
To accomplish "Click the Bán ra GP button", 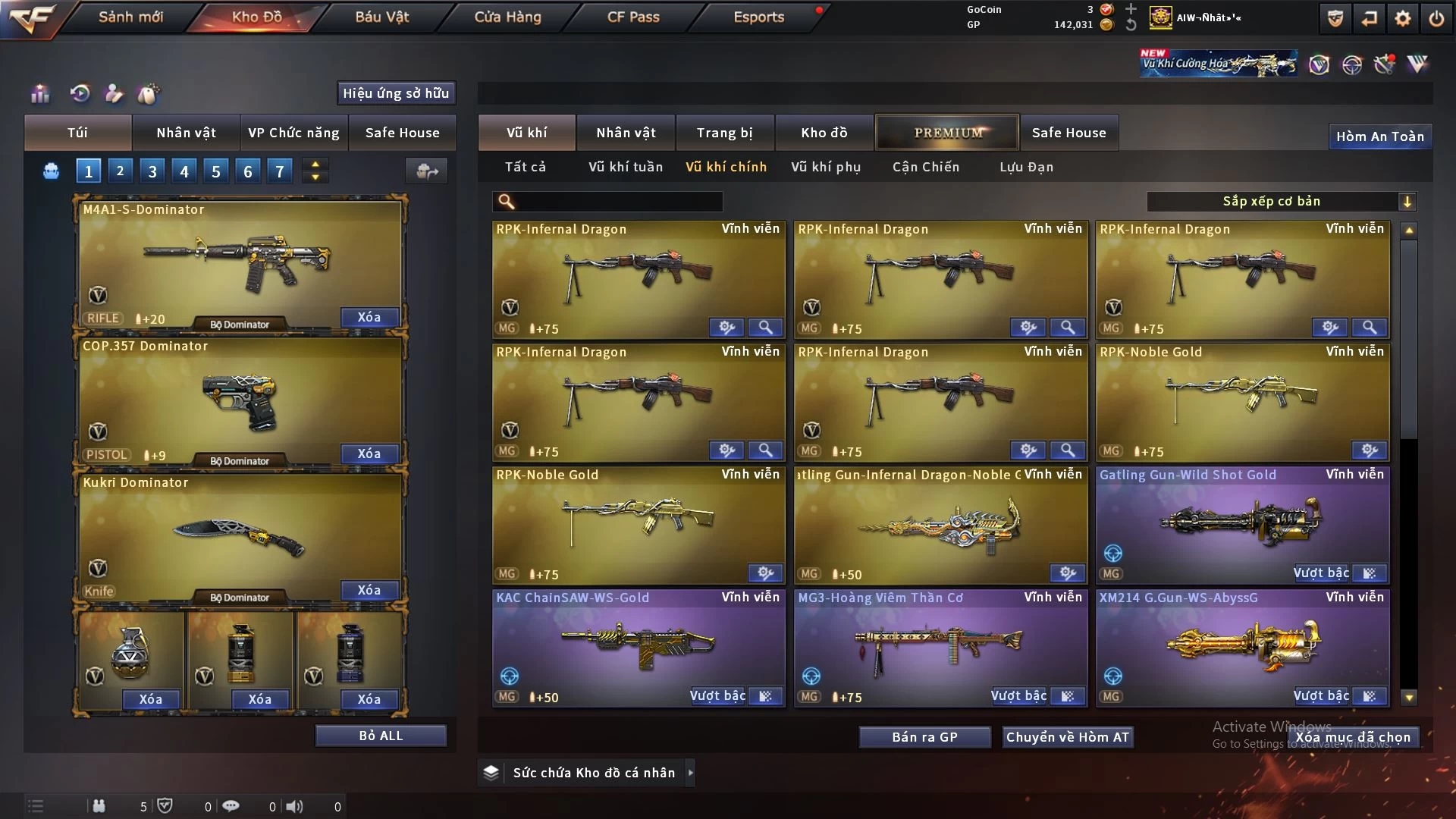I will coord(924,737).
